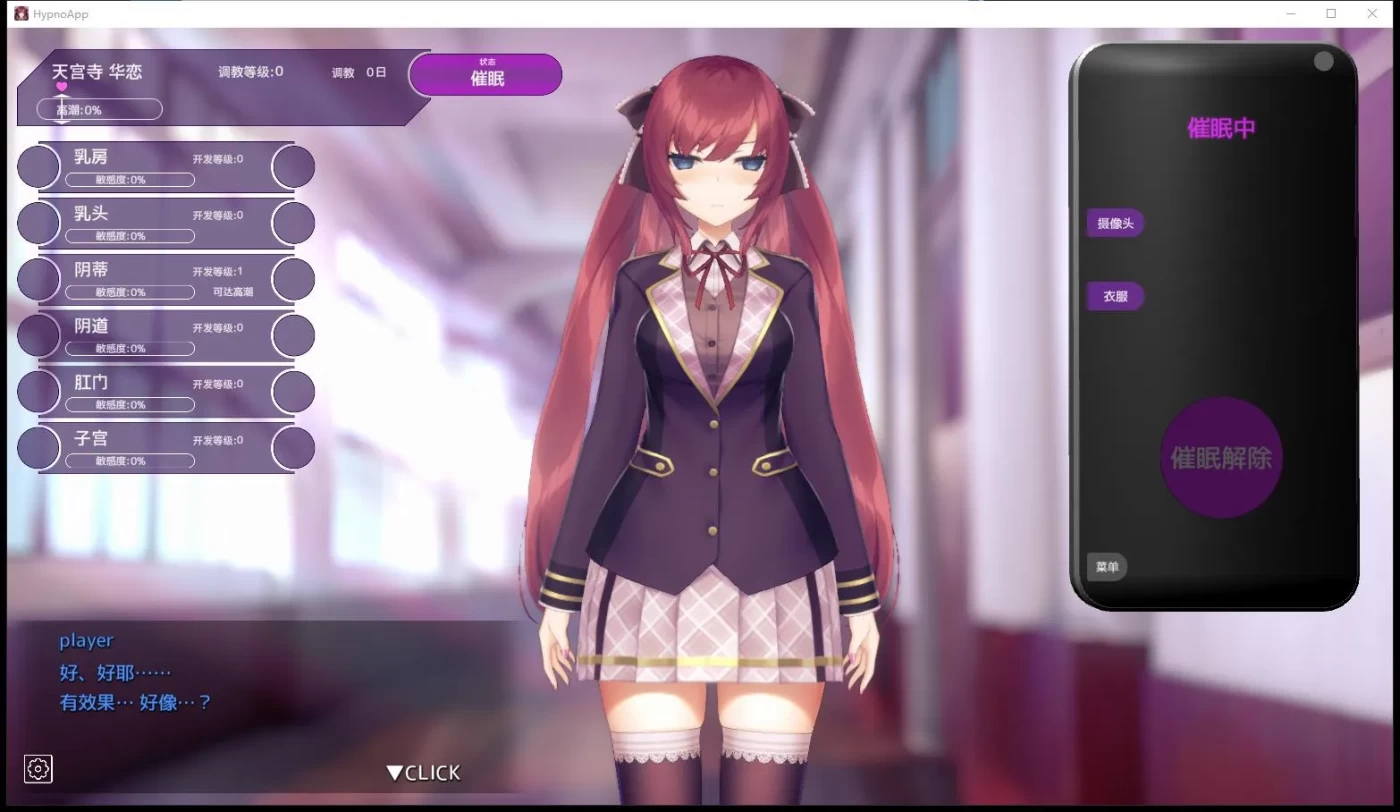Screen dimensions: 1400x812
Task: Toggle the 衣服 clothing option on the phone
Action: [x=1114, y=296]
